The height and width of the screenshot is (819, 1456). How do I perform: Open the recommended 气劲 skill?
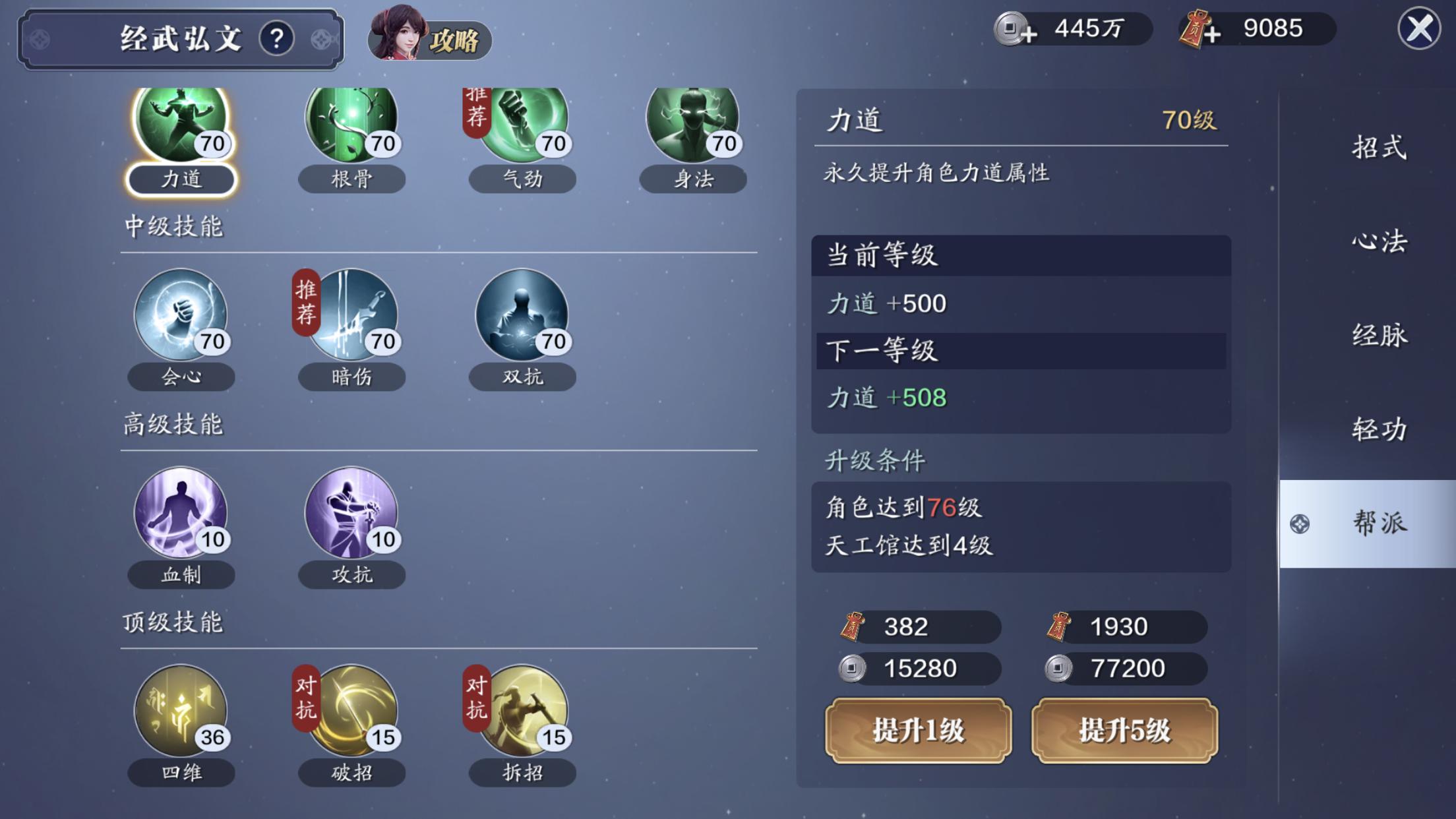(522, 125)
